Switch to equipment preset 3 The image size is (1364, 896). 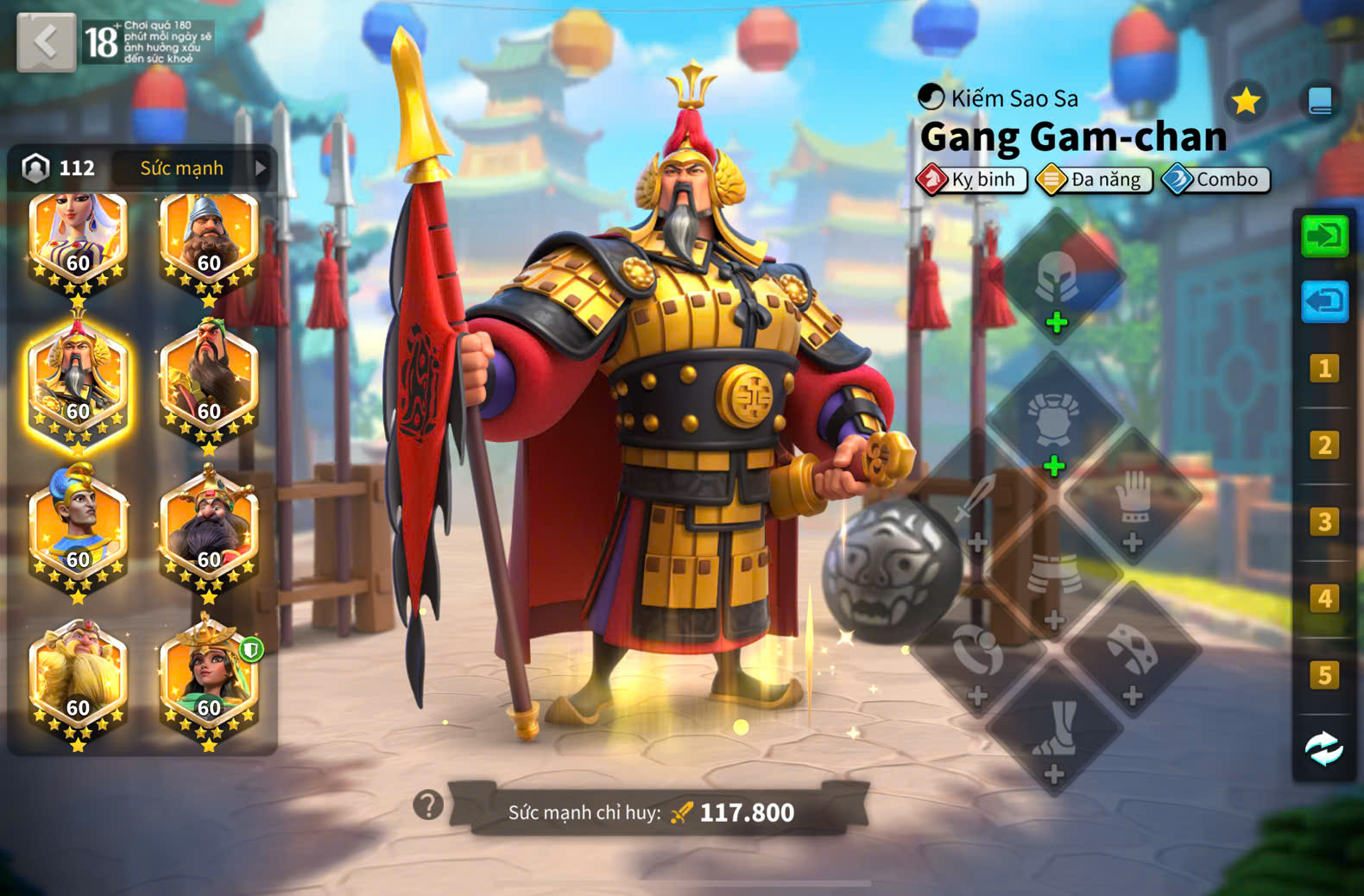pyautogui.click(x=1323, y=522)
